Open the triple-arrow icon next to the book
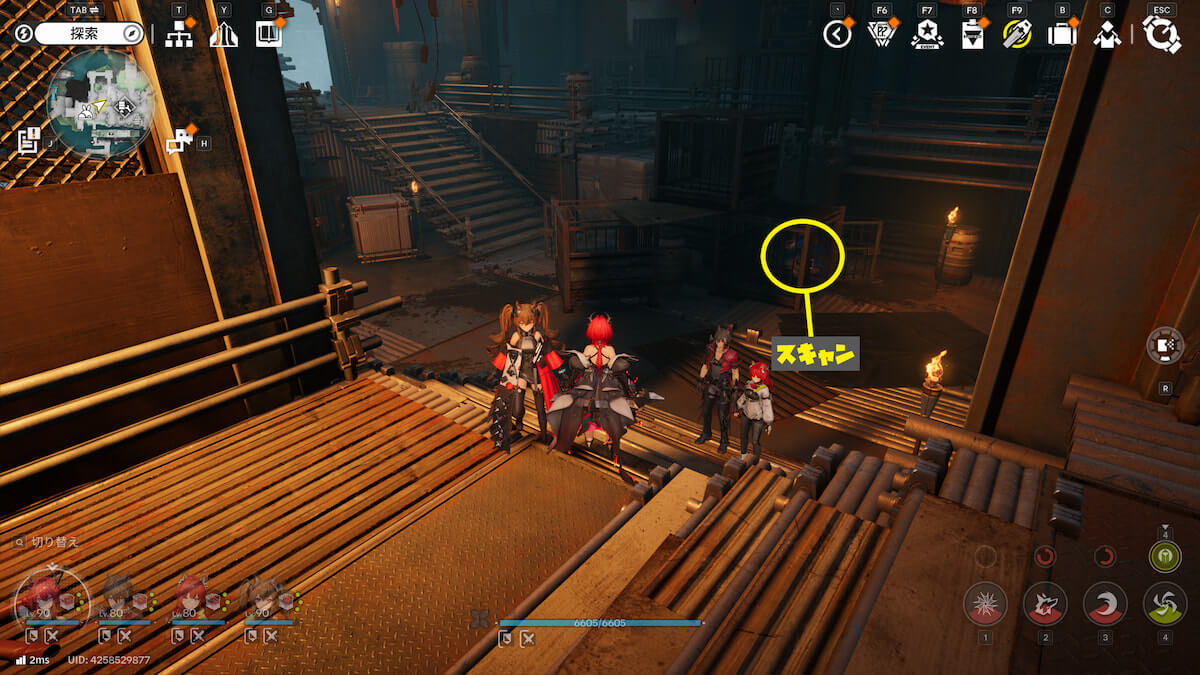Screen dimensions: 1200x675 tap(223, 34)
